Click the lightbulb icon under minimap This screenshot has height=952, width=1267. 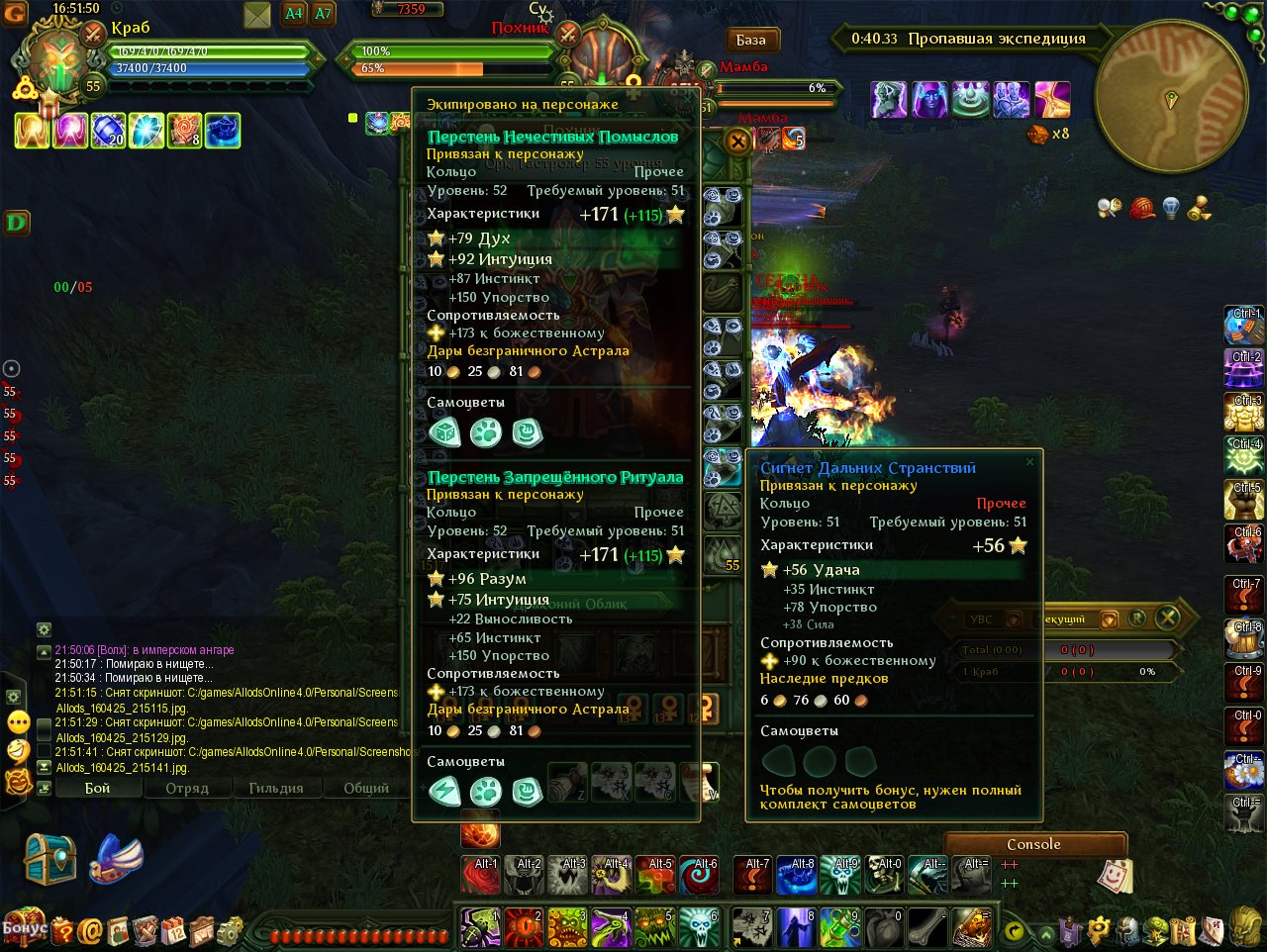tap(1170, 208)
